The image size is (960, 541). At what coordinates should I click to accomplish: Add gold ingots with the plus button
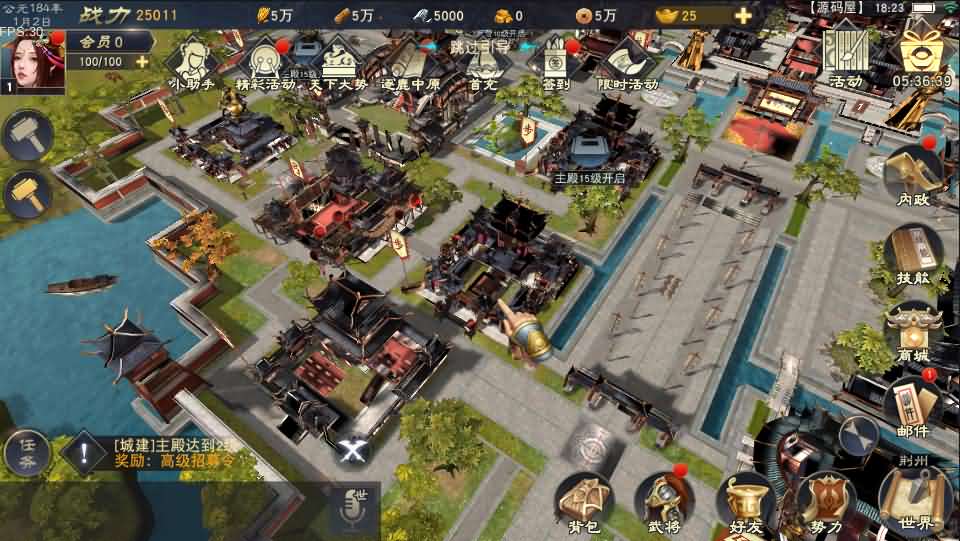[743, 16]
